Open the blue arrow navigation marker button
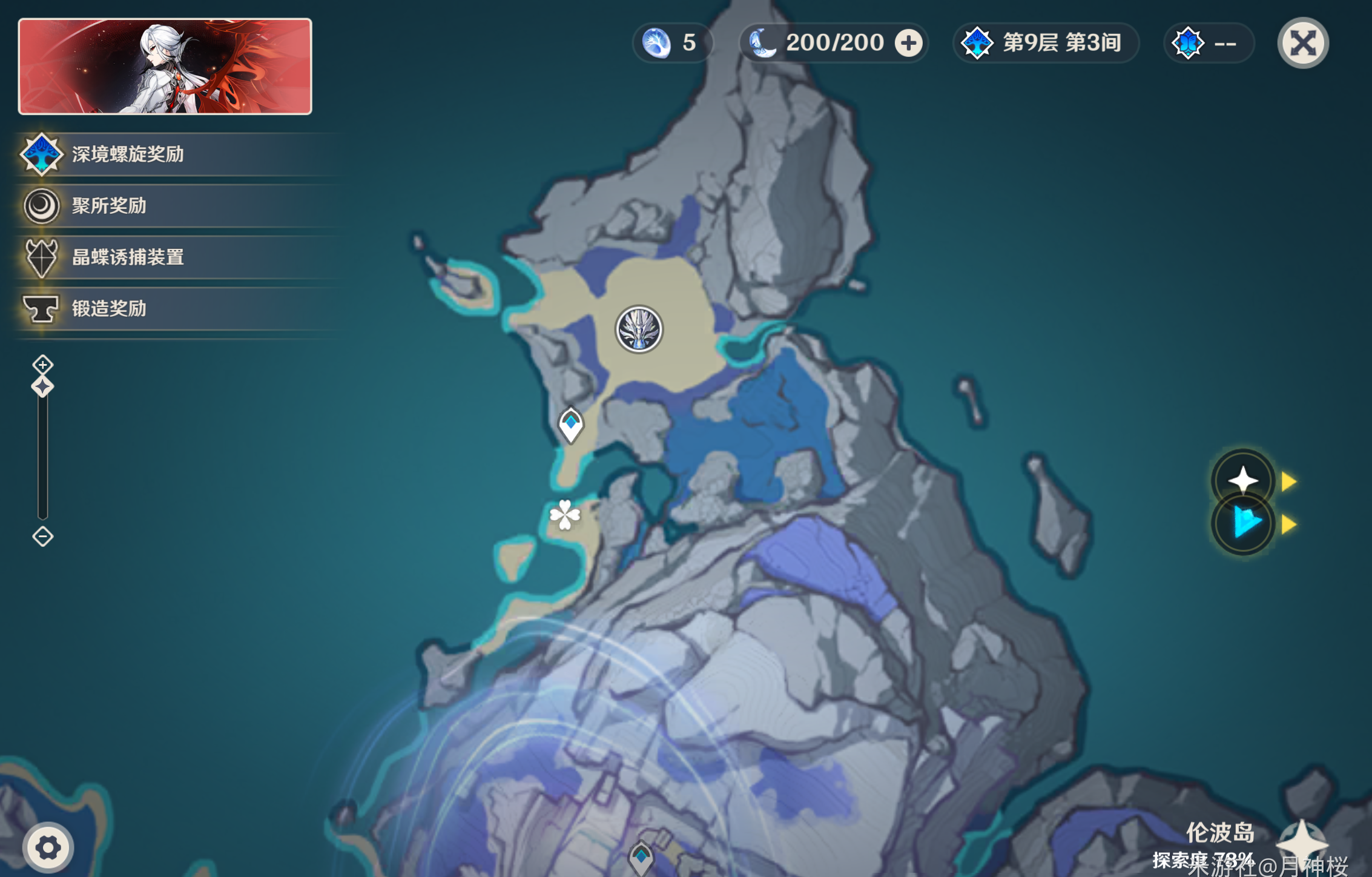The image size is (1372, 877). pyautogui.click(x=1243, y=523)
